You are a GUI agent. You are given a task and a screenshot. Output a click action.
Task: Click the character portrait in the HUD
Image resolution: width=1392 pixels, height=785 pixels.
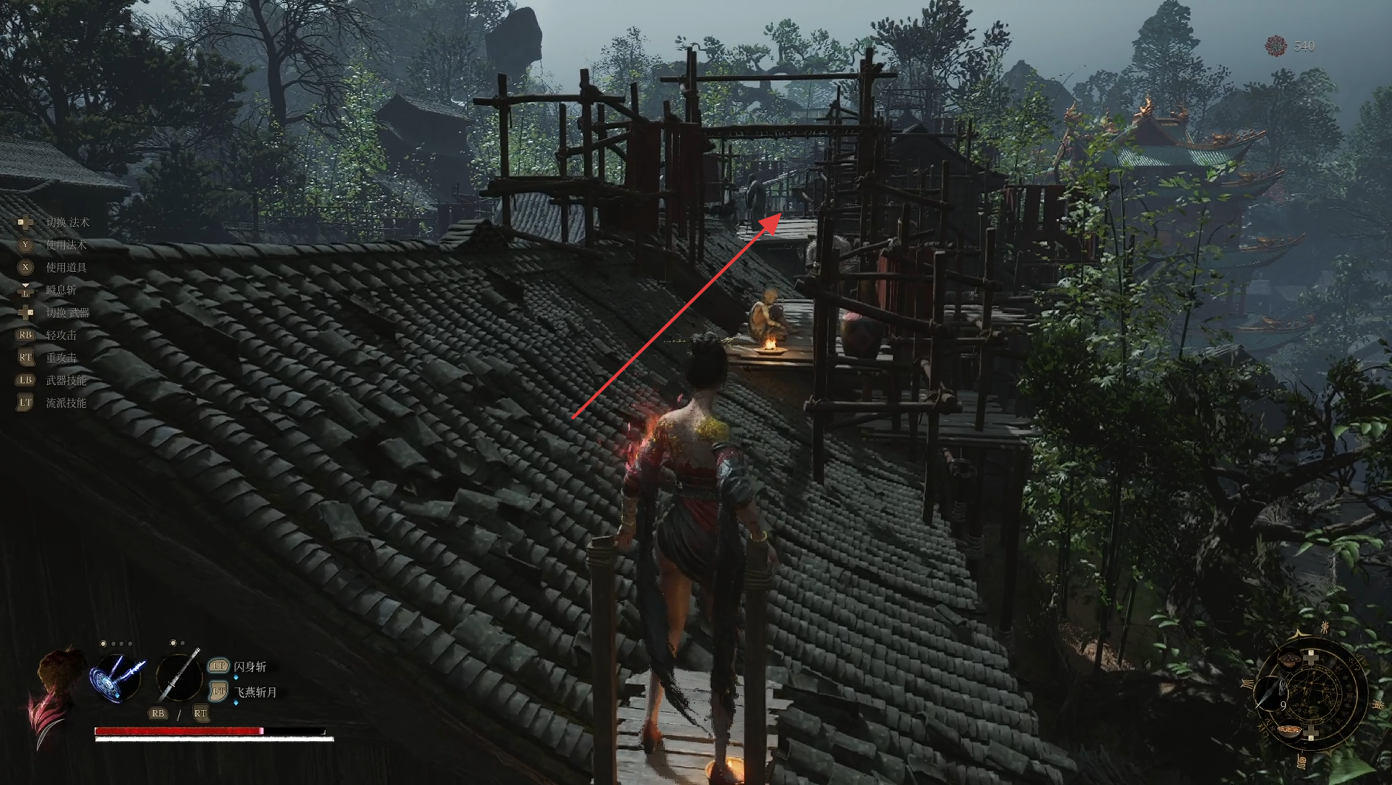(56, 692)
